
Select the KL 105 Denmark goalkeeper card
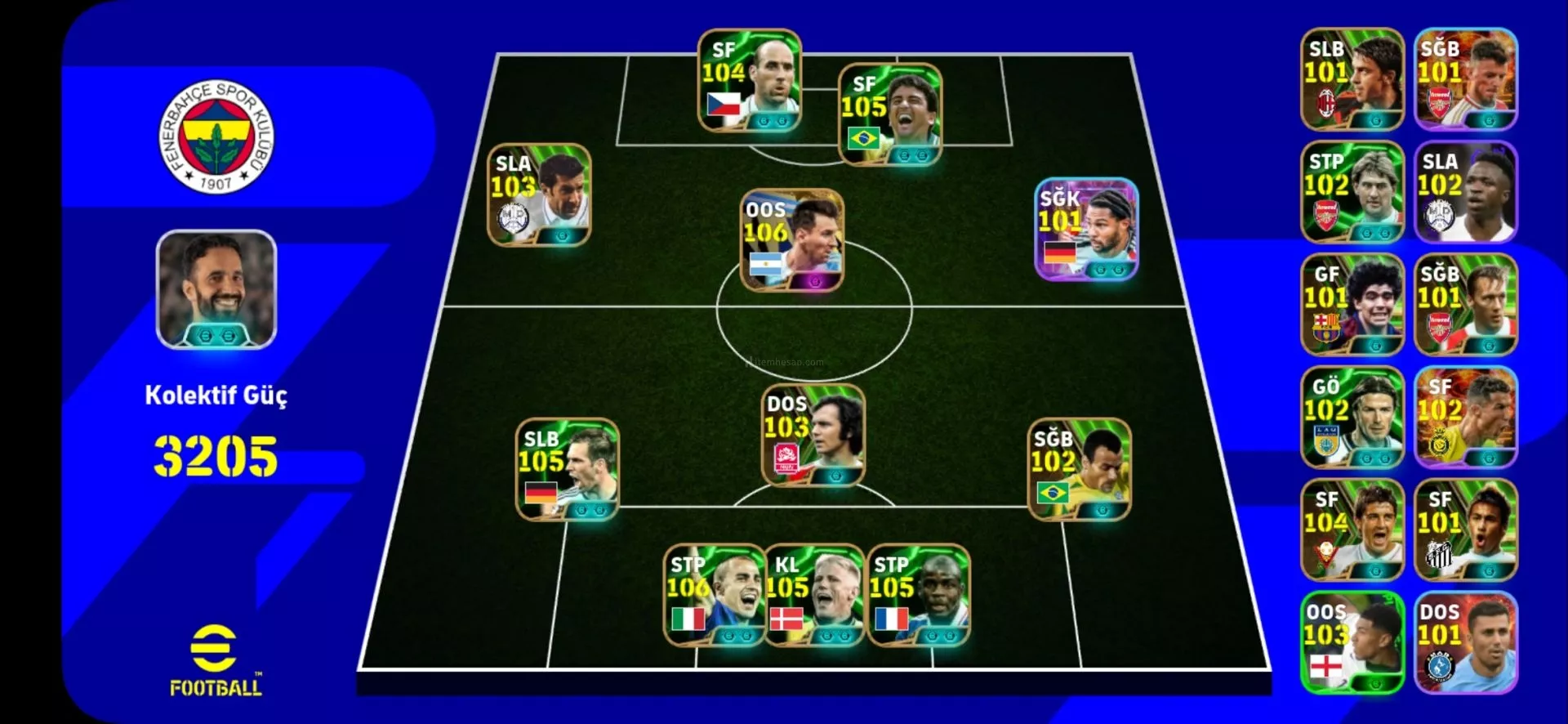[x=814, y=595]
